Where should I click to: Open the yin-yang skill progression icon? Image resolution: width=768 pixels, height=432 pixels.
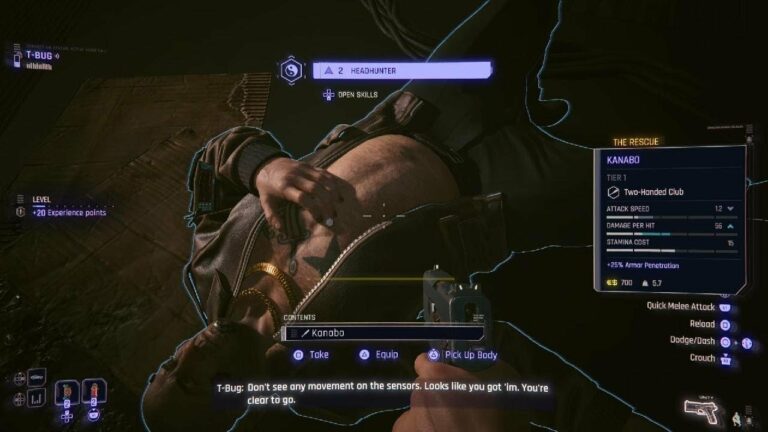[x=291, y=70]
